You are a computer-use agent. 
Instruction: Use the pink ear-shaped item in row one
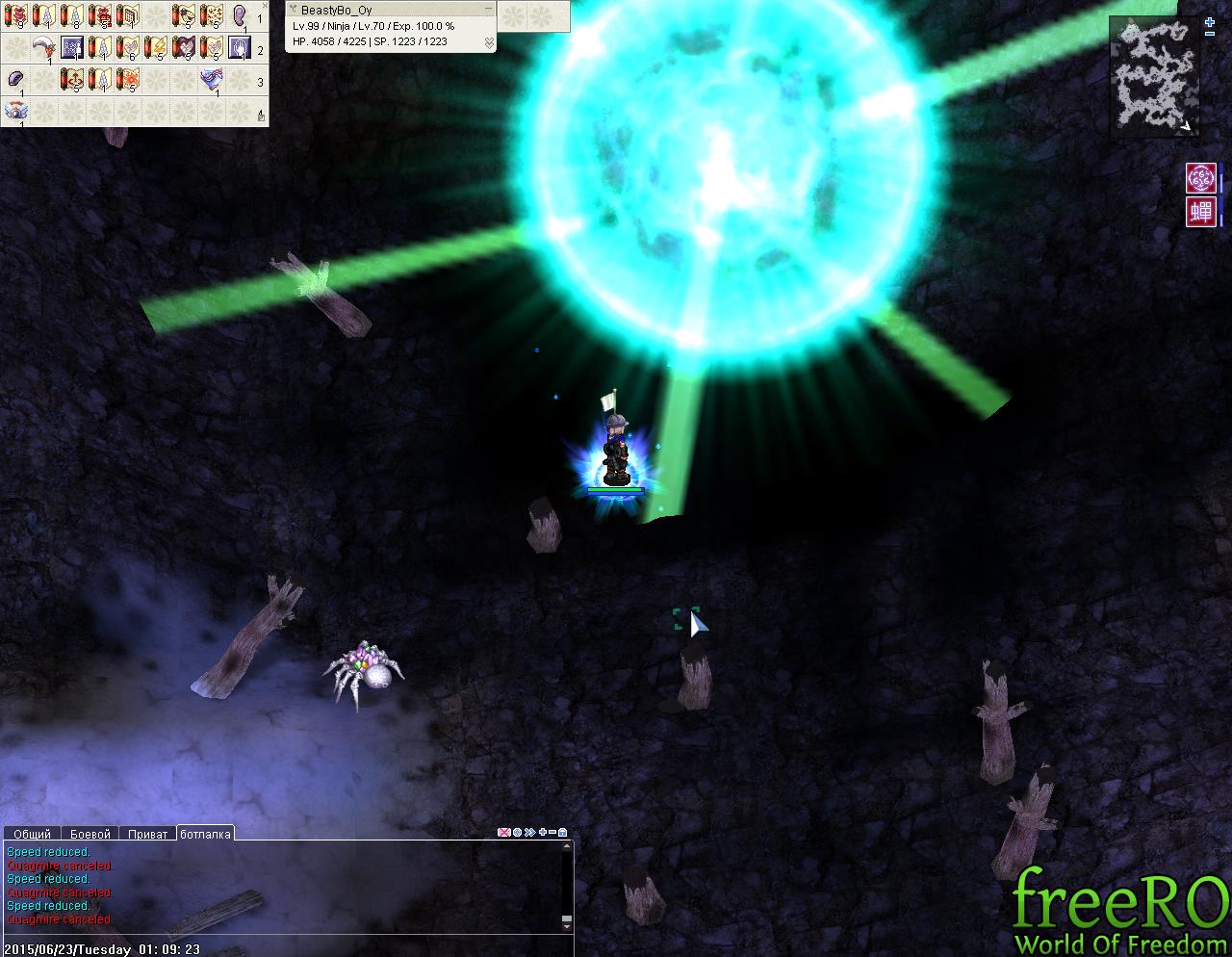click(x=239, y=15)
